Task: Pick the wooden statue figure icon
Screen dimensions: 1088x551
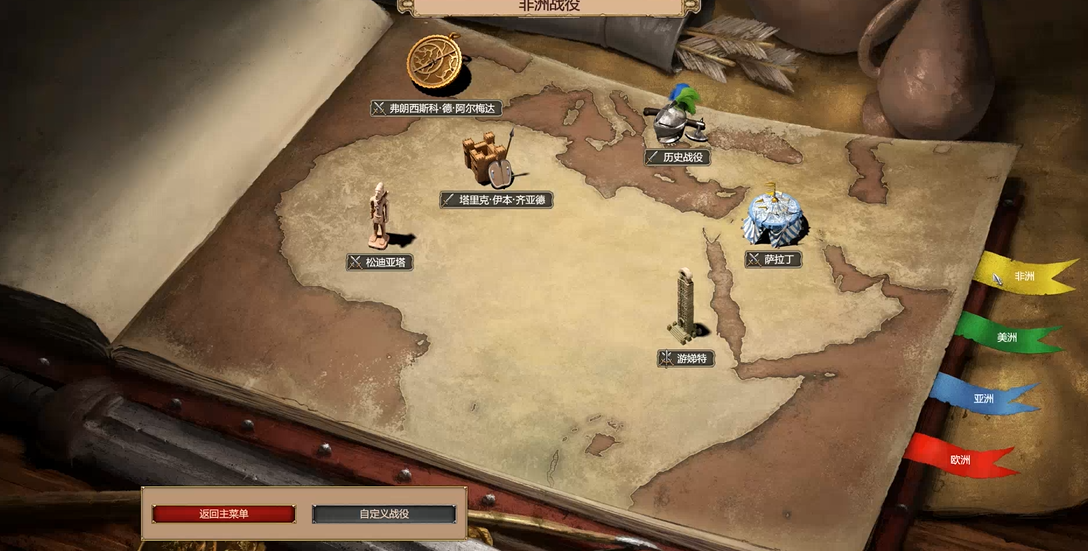Action: click(379, 214)
